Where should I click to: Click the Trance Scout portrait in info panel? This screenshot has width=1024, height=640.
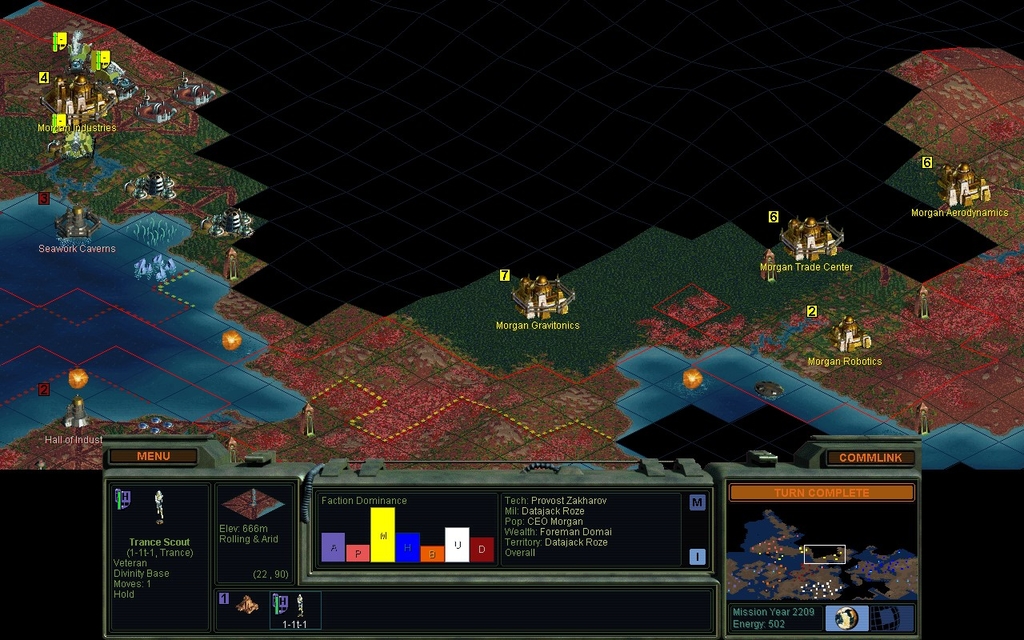[x=158, y=507]
